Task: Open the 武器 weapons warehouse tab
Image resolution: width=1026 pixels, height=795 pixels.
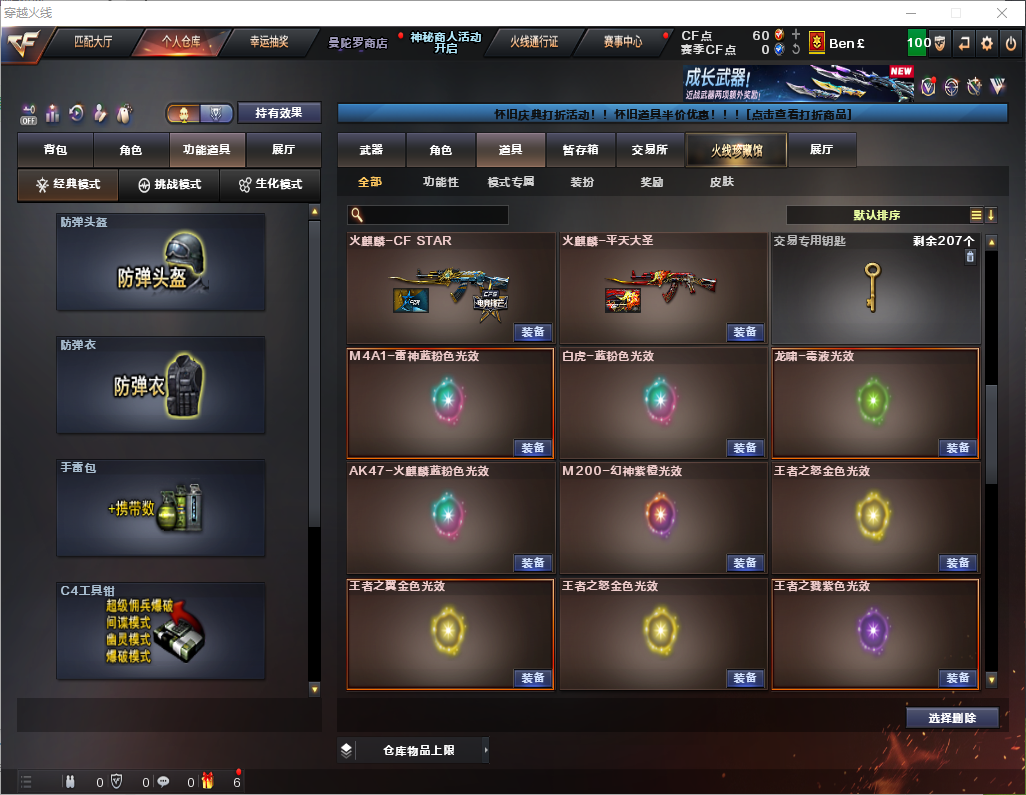Action: click(x=371, y=150)
